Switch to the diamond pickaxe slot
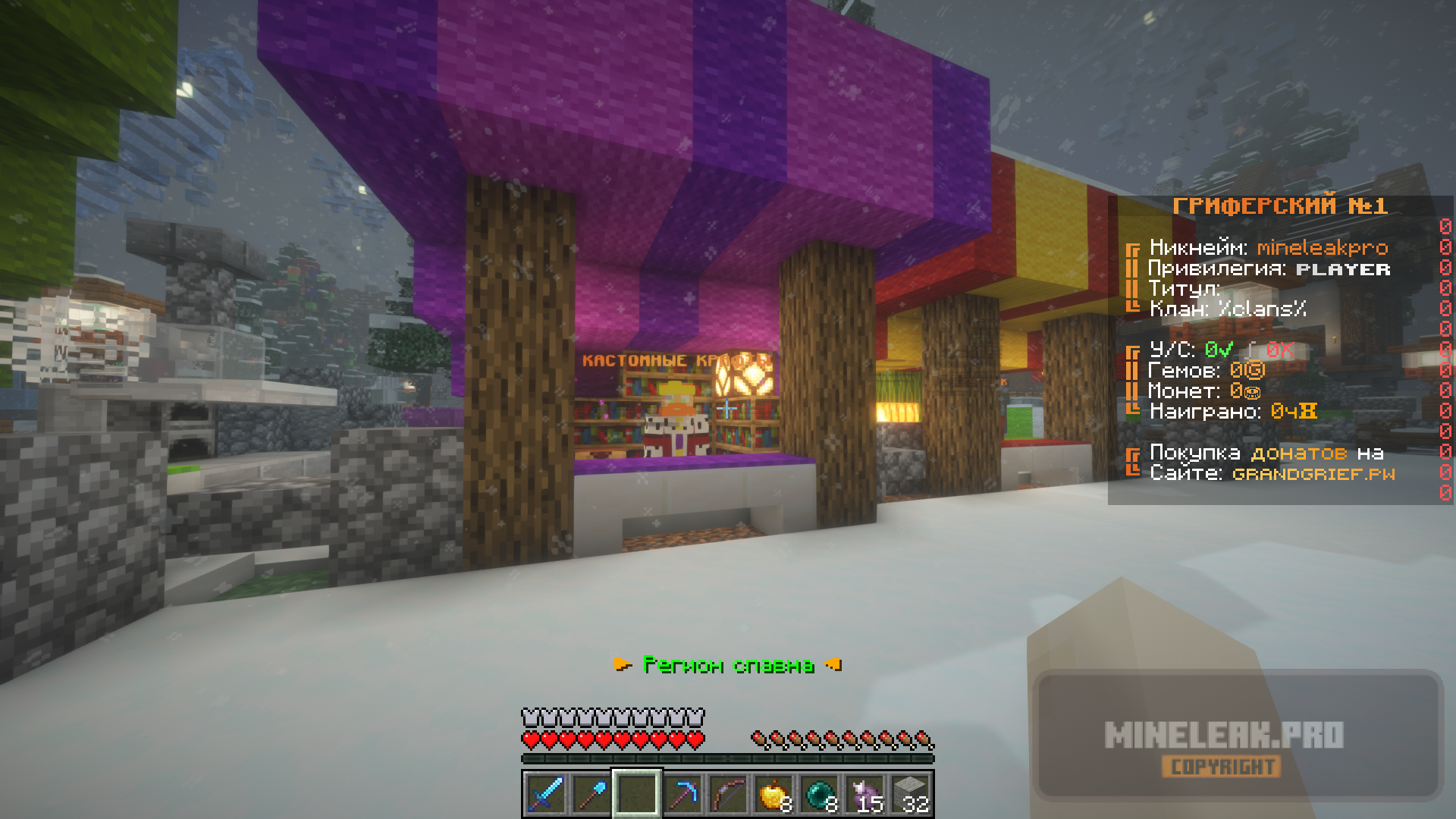The image size is (1456, 819). tap(682, 794)
